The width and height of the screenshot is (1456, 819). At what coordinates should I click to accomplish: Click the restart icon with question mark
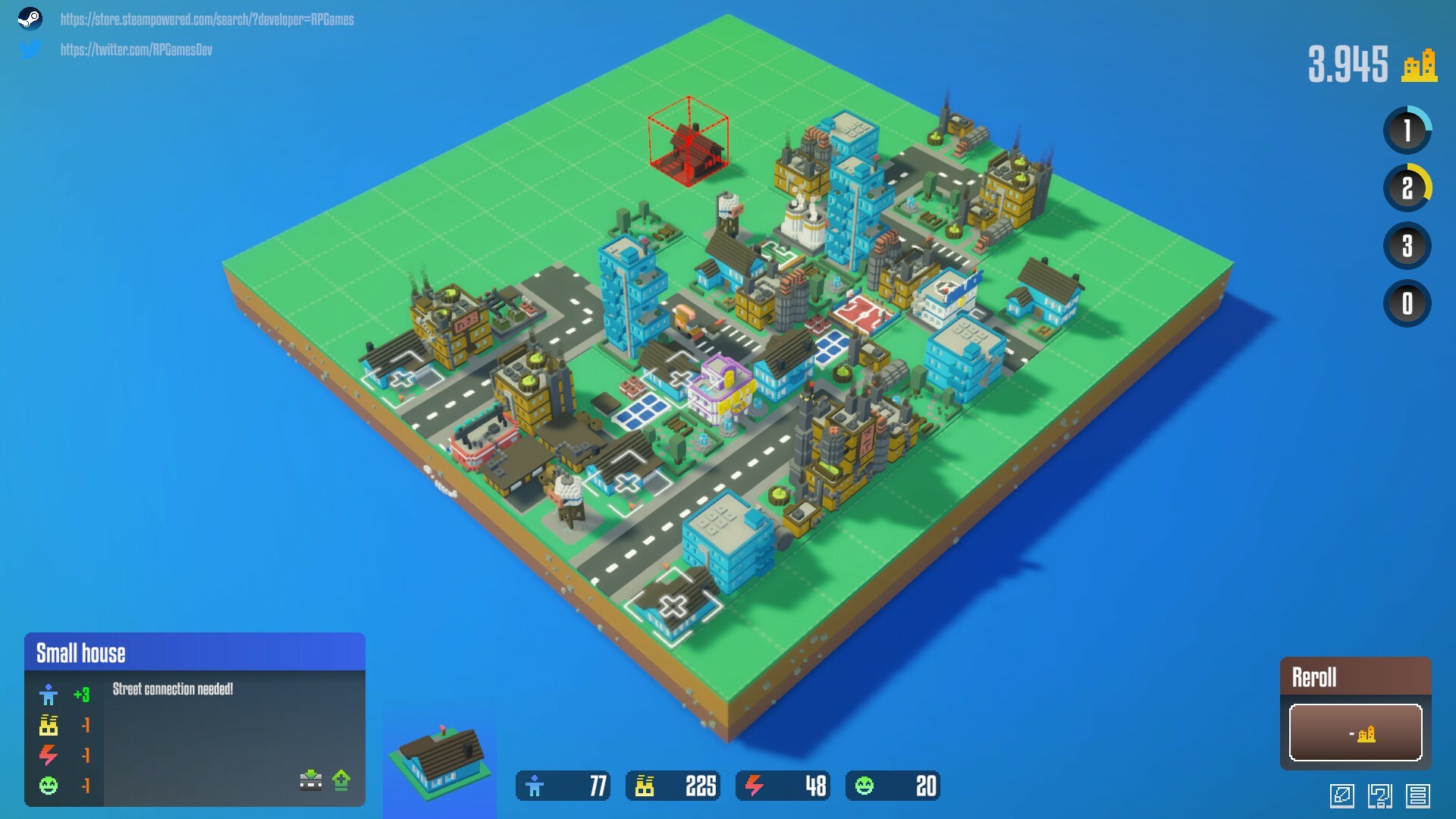(1379, 796)
